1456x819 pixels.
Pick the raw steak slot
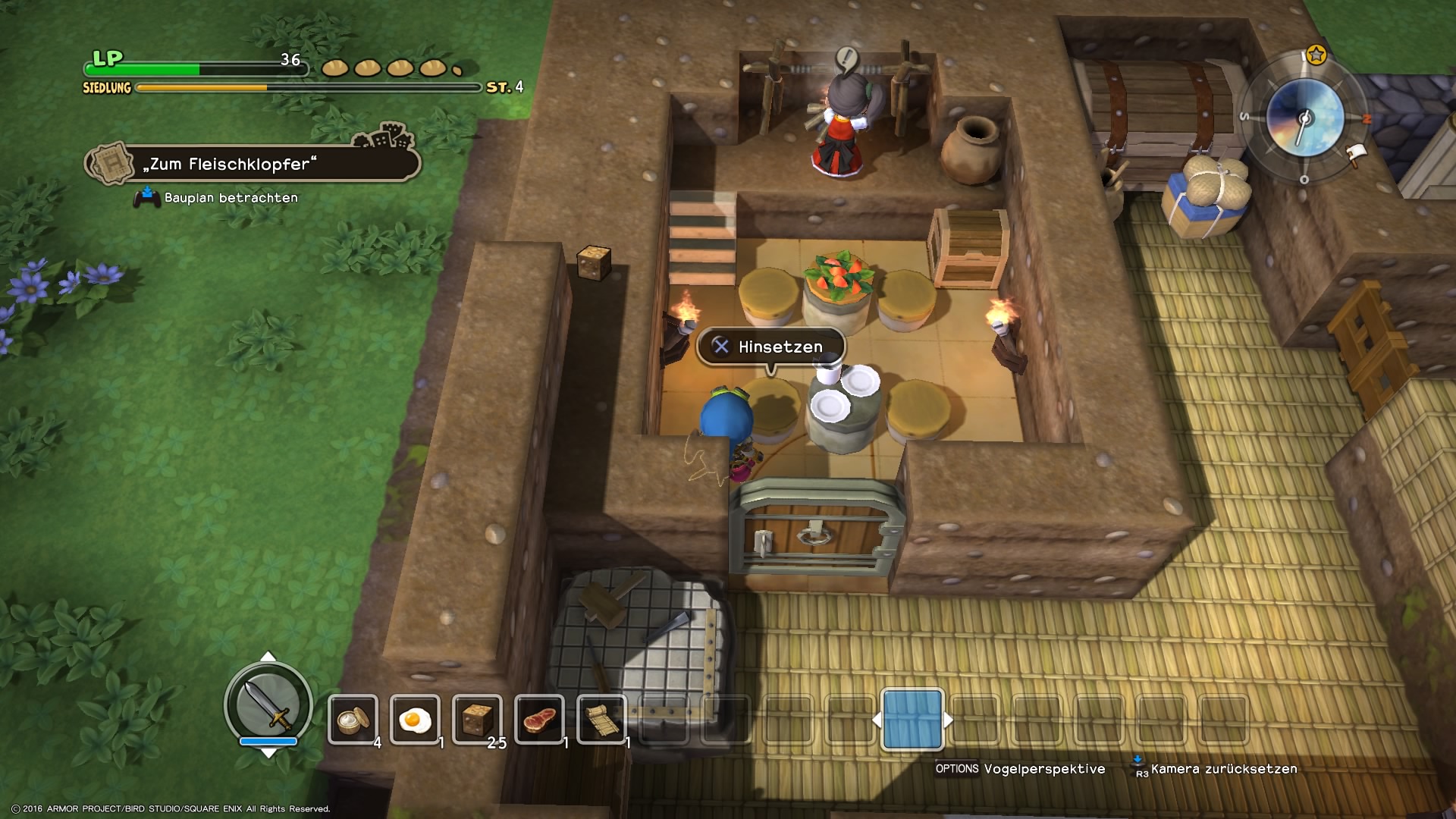pyautogui.click(x=539, y=719)
